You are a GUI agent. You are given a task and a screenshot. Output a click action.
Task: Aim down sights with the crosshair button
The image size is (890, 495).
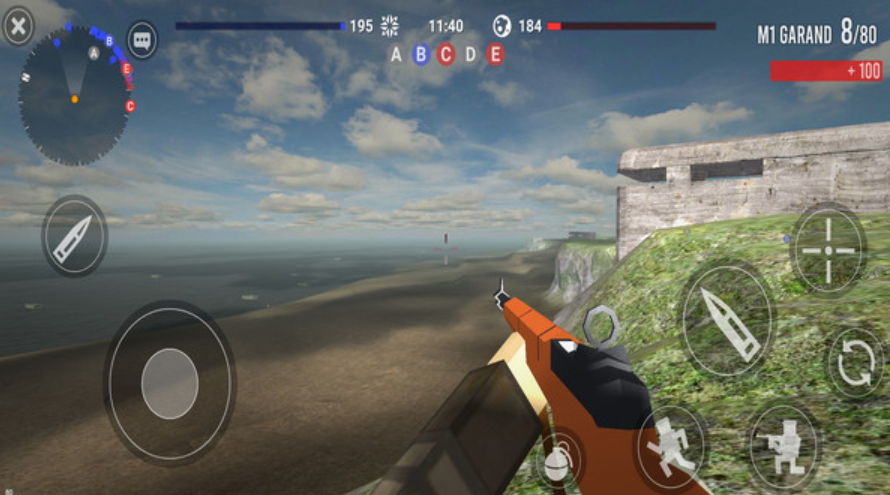(x=829, y=247)
